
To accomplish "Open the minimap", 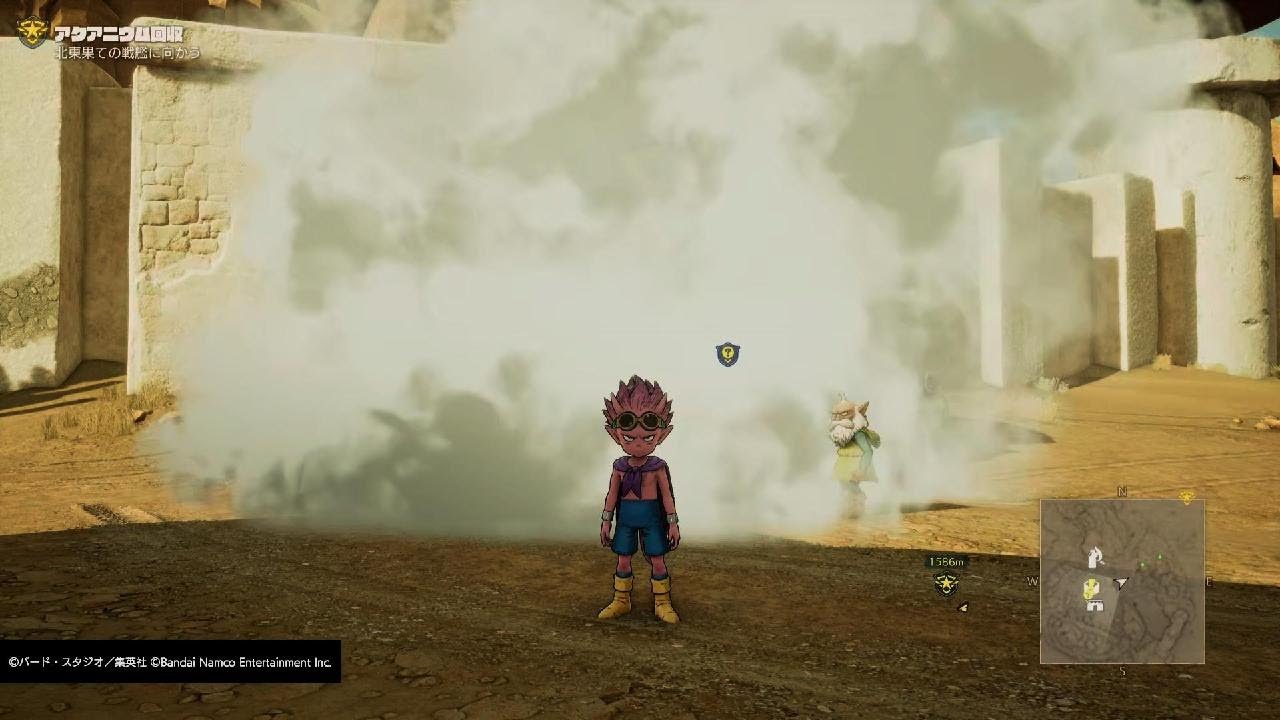I will tap(1122, 581).
